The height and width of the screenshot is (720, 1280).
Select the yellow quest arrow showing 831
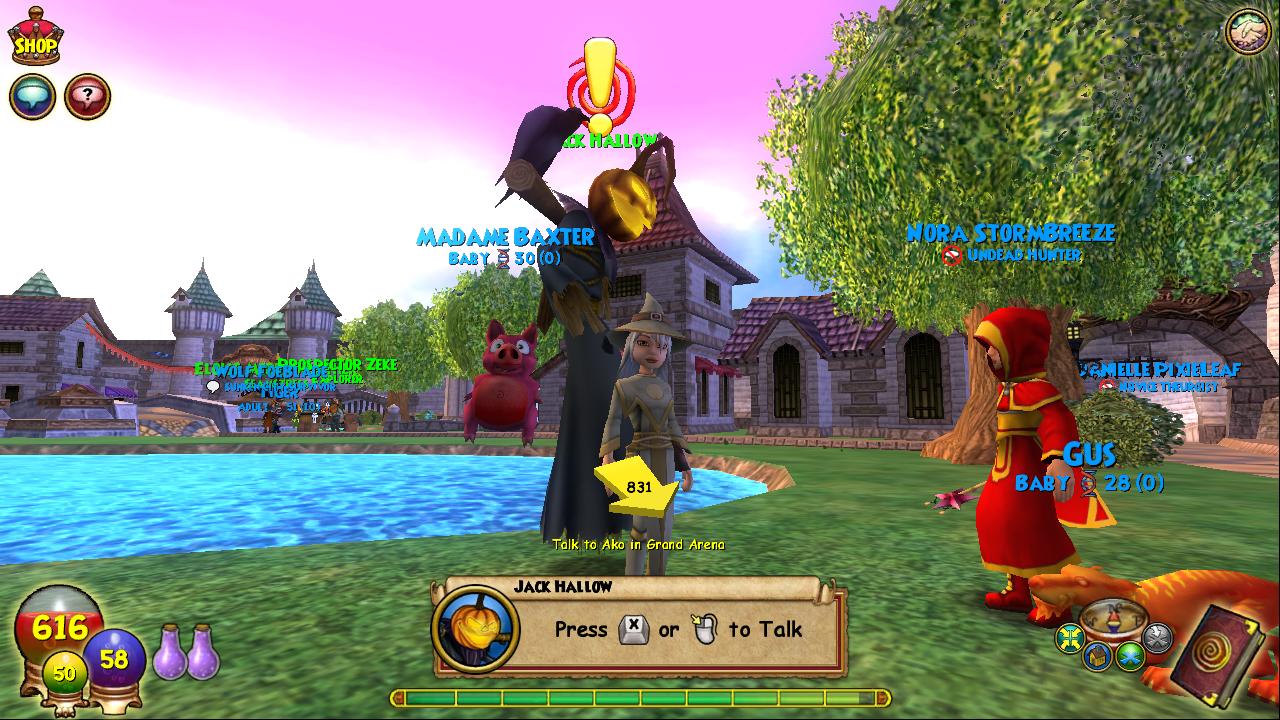click(x=636, y=487)
